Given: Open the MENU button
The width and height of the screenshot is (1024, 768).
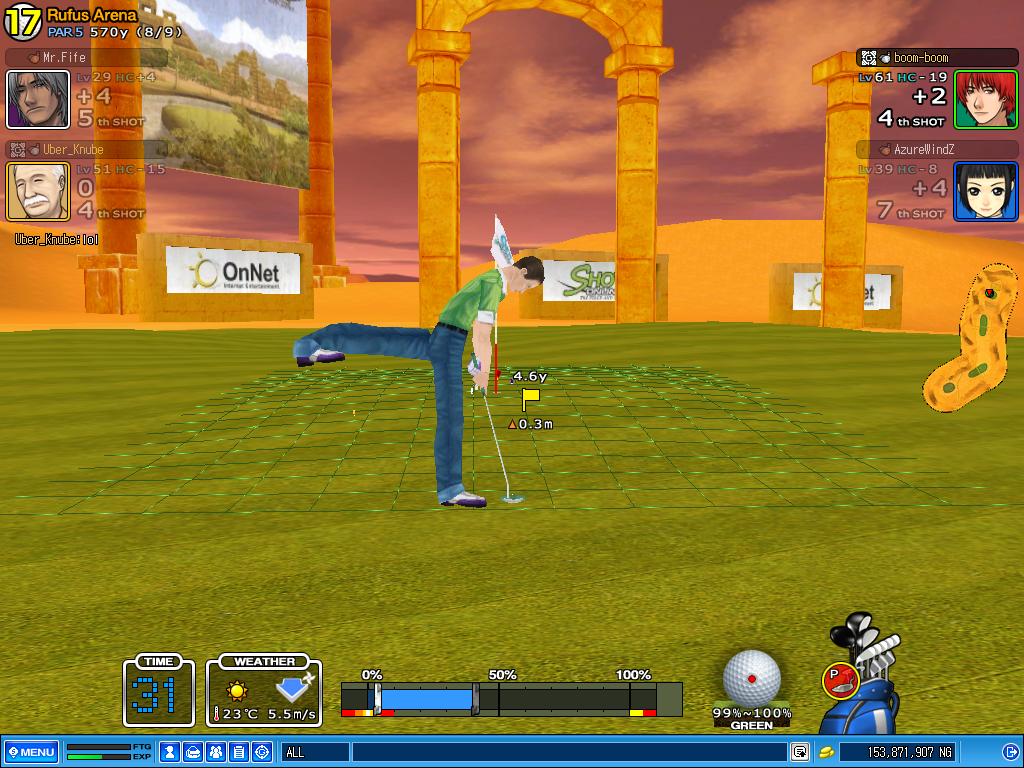Looking at the screenshot, I should (x=31, y=752).
